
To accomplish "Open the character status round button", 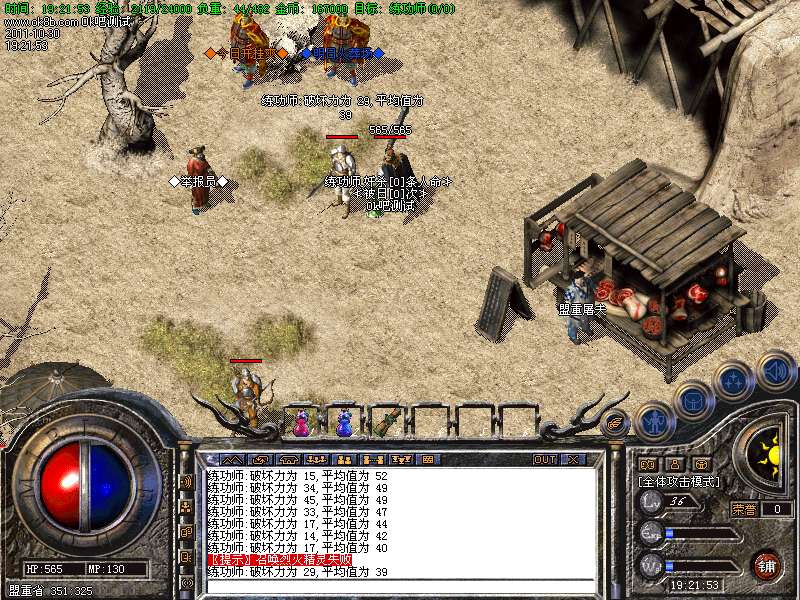I will coord(654,420).
